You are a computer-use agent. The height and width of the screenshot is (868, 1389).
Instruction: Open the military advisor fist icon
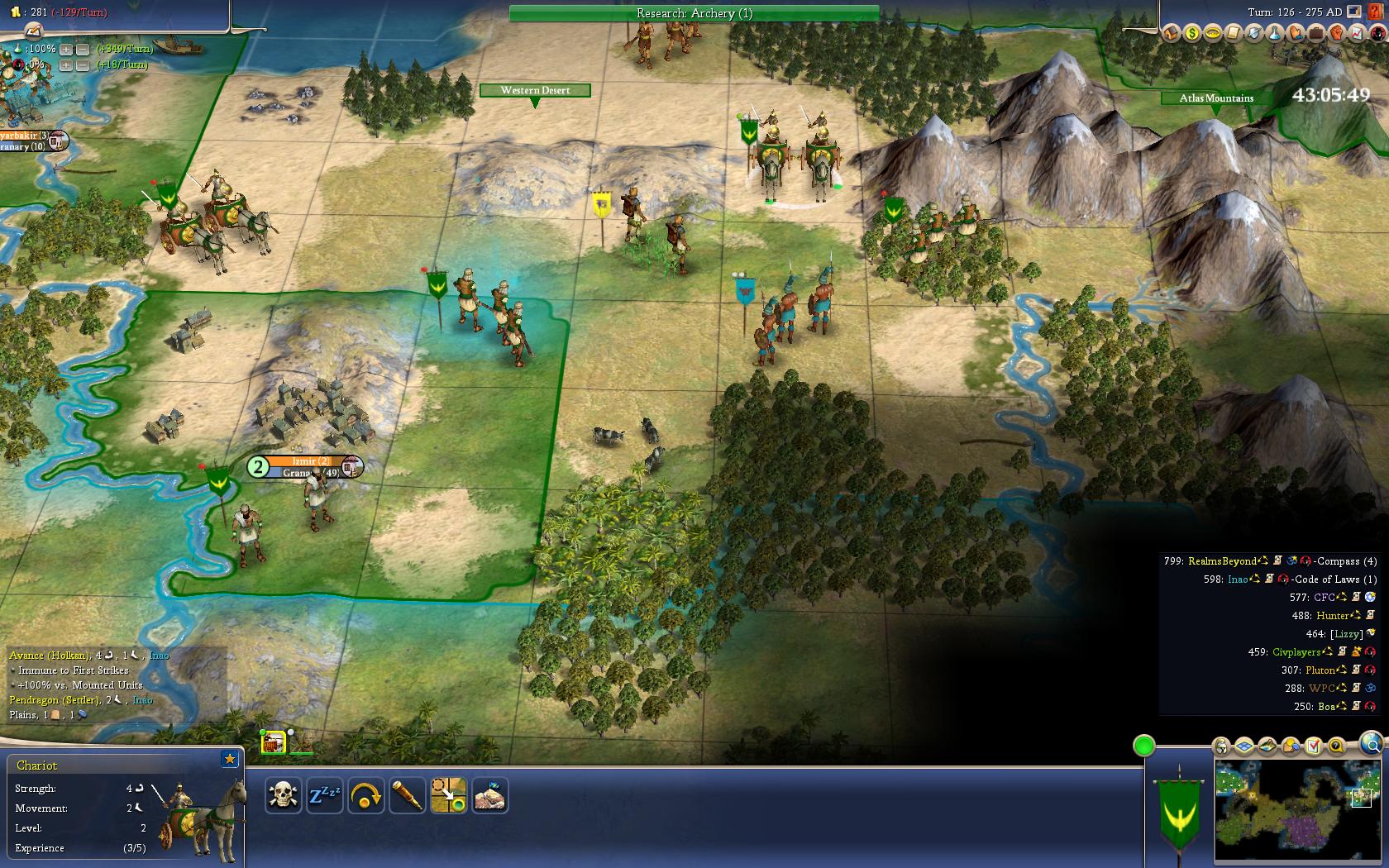[x=1336, y=33]
